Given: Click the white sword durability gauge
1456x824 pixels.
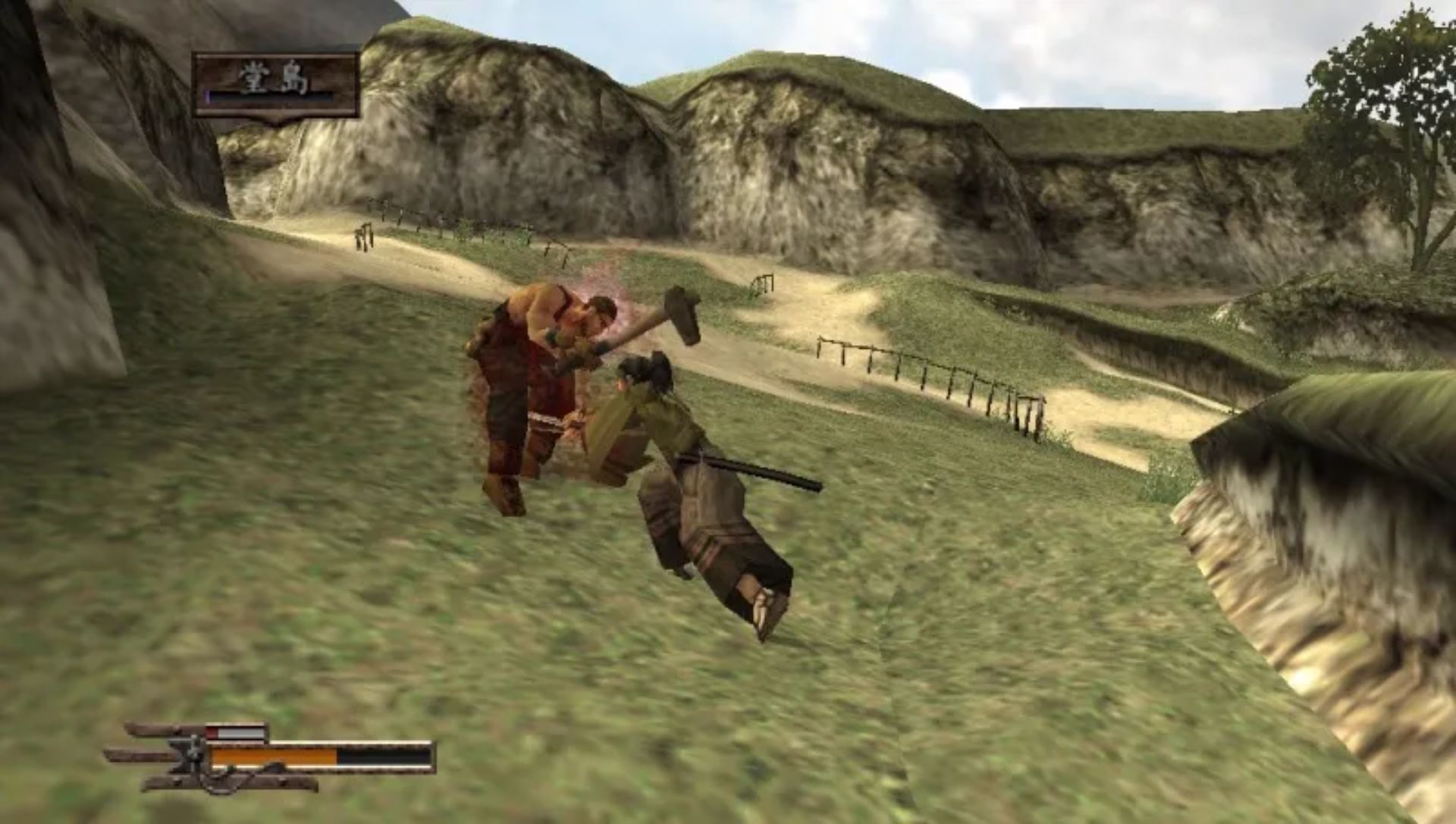Looking at the screenshot, I should click(x=243, y=732).
